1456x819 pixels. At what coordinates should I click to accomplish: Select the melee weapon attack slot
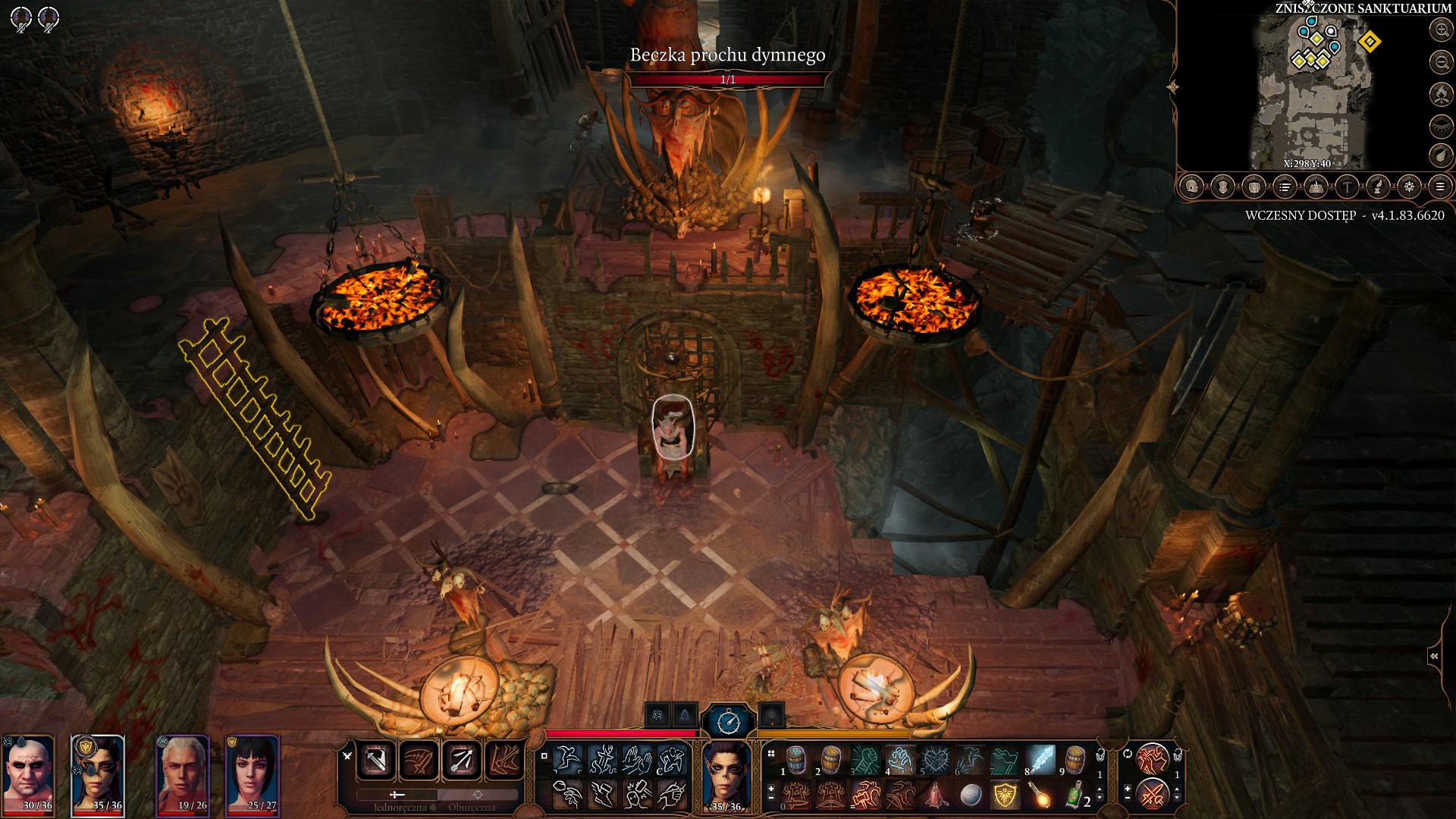pos(376,759)
